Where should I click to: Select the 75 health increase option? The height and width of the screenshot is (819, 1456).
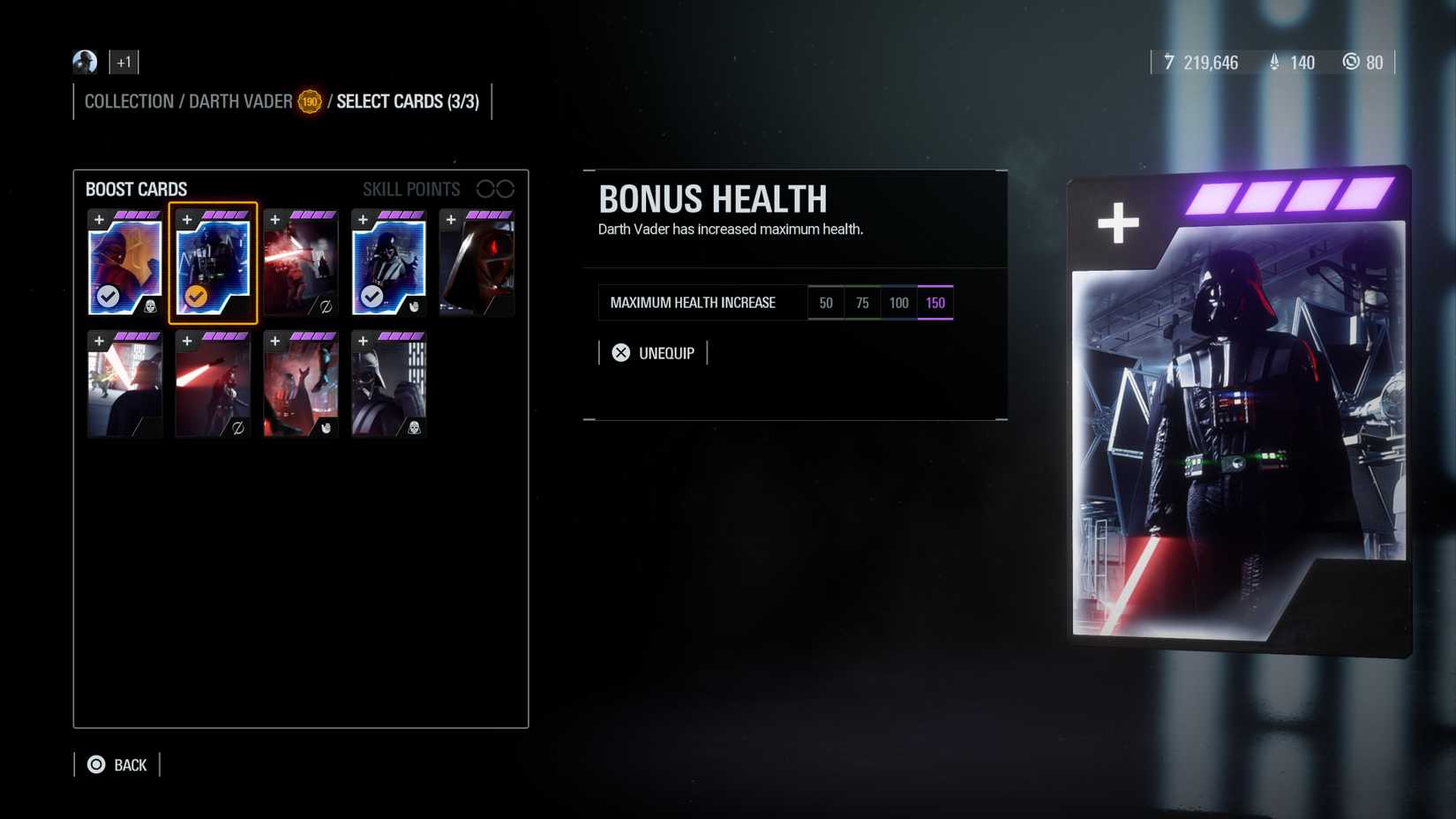862,302
